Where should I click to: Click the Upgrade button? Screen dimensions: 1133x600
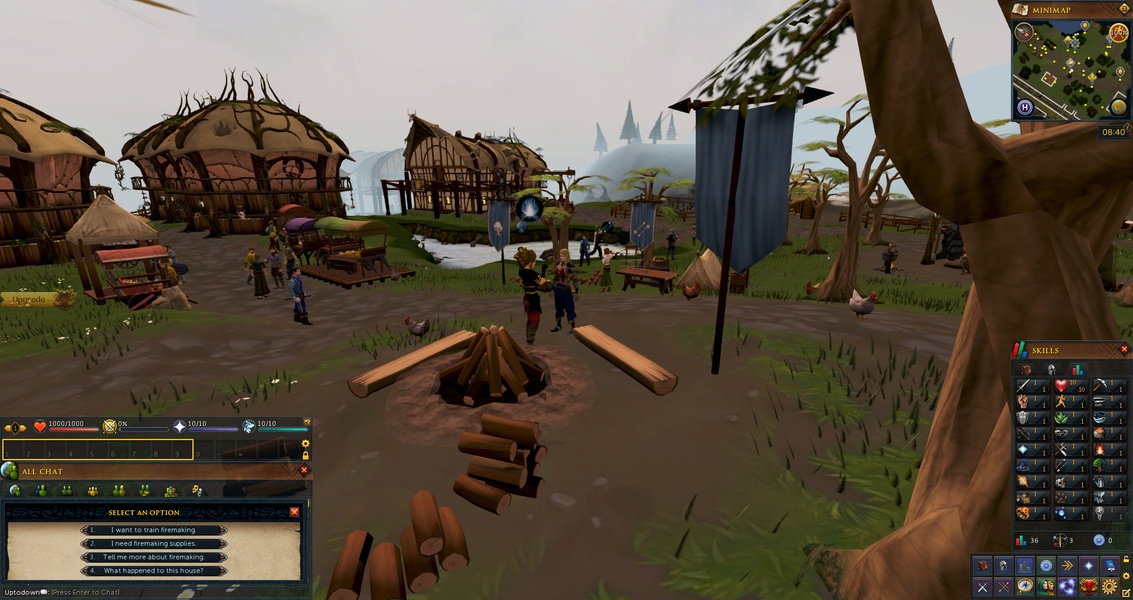click(x=30, y=299)
